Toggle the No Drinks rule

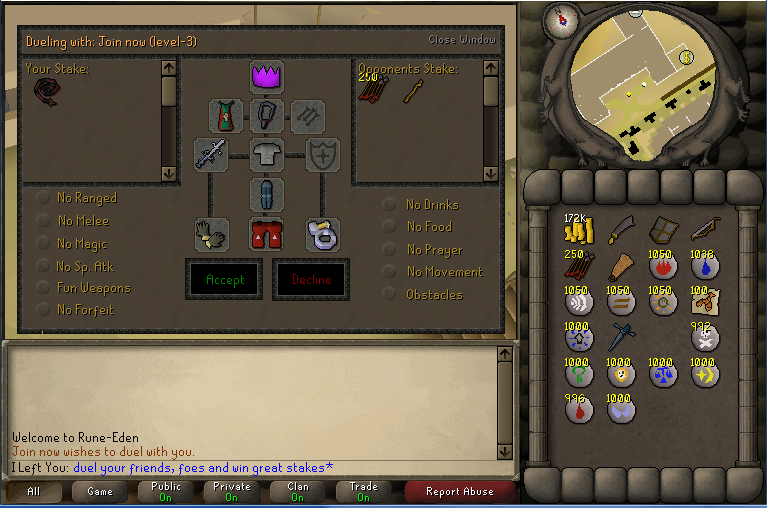click(x=390, y=205)
